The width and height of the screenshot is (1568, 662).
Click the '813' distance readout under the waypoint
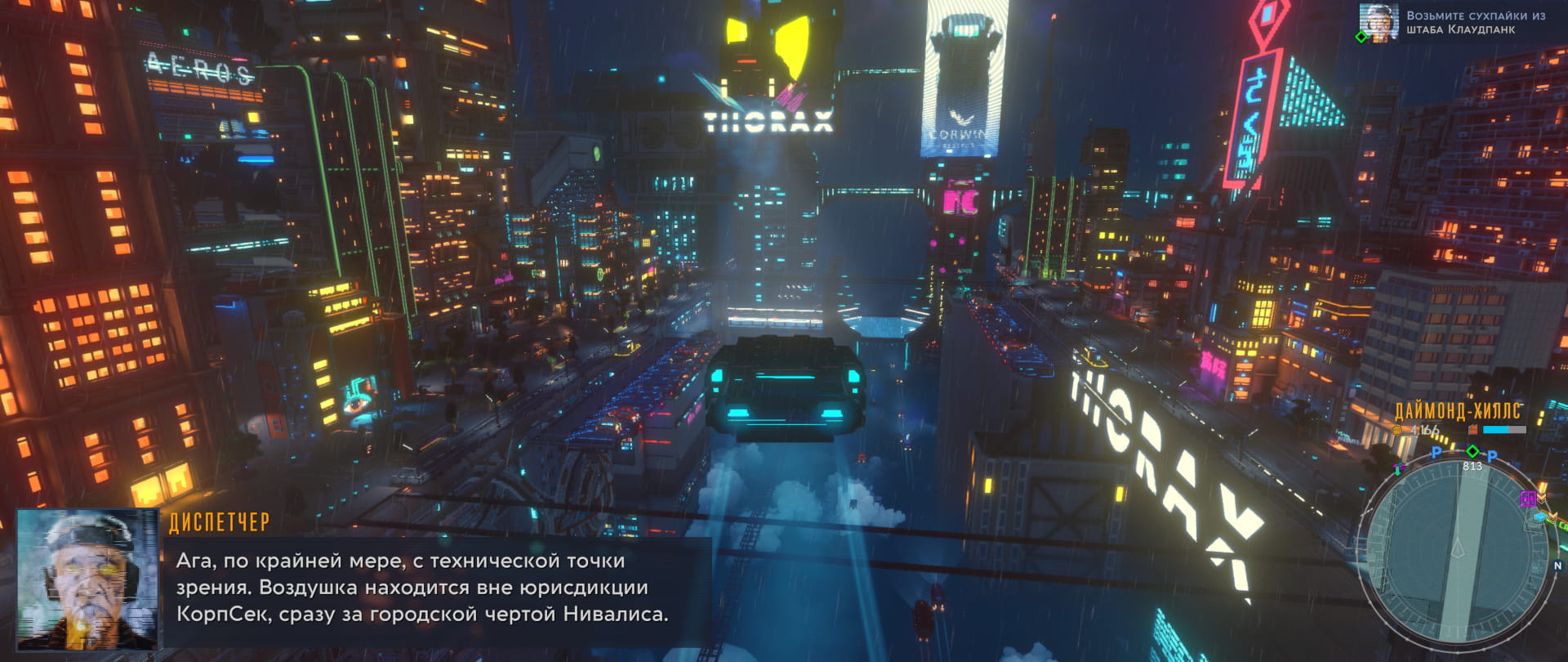coord(1472,466)
